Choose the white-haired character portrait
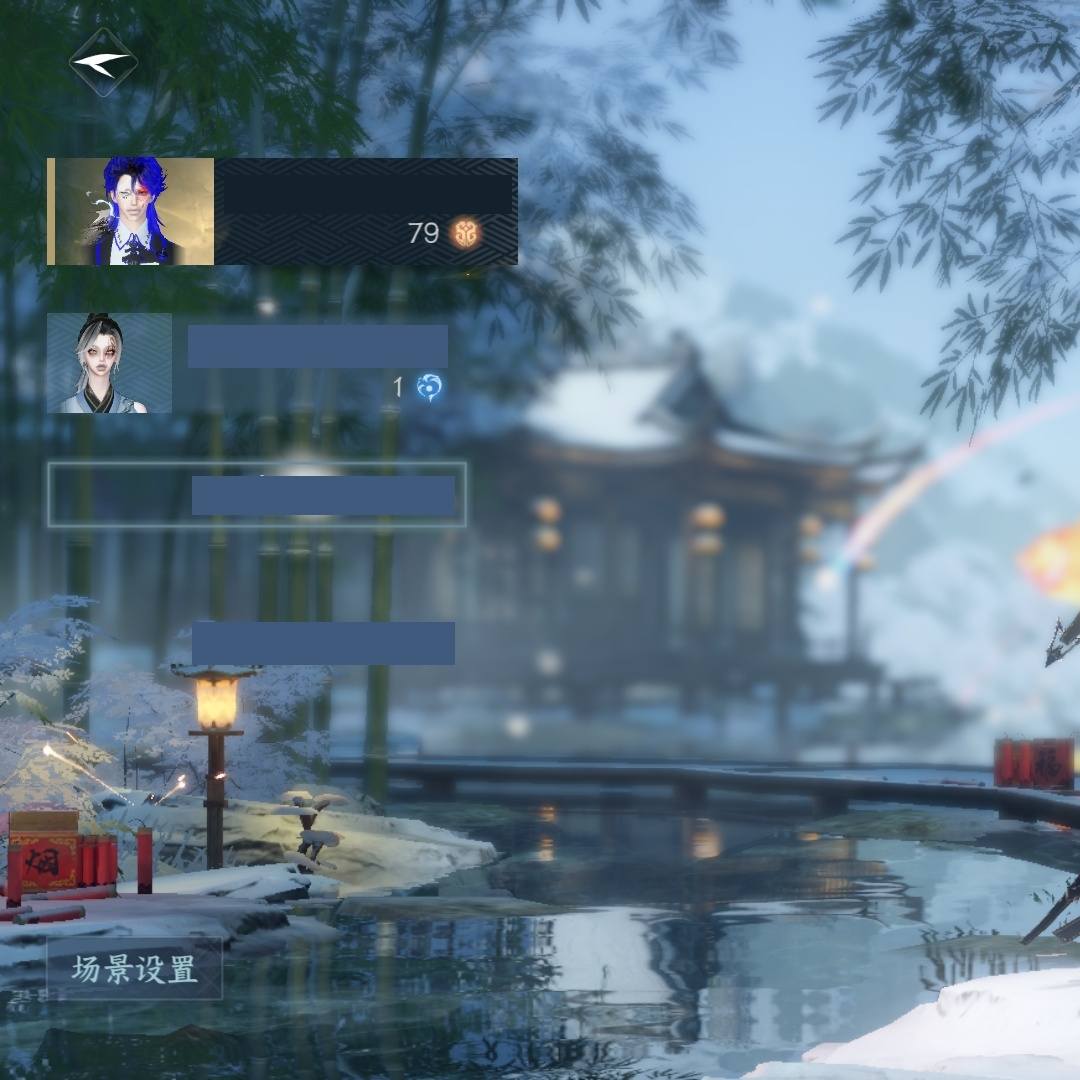1080x1080 pixels. point(109,363)
